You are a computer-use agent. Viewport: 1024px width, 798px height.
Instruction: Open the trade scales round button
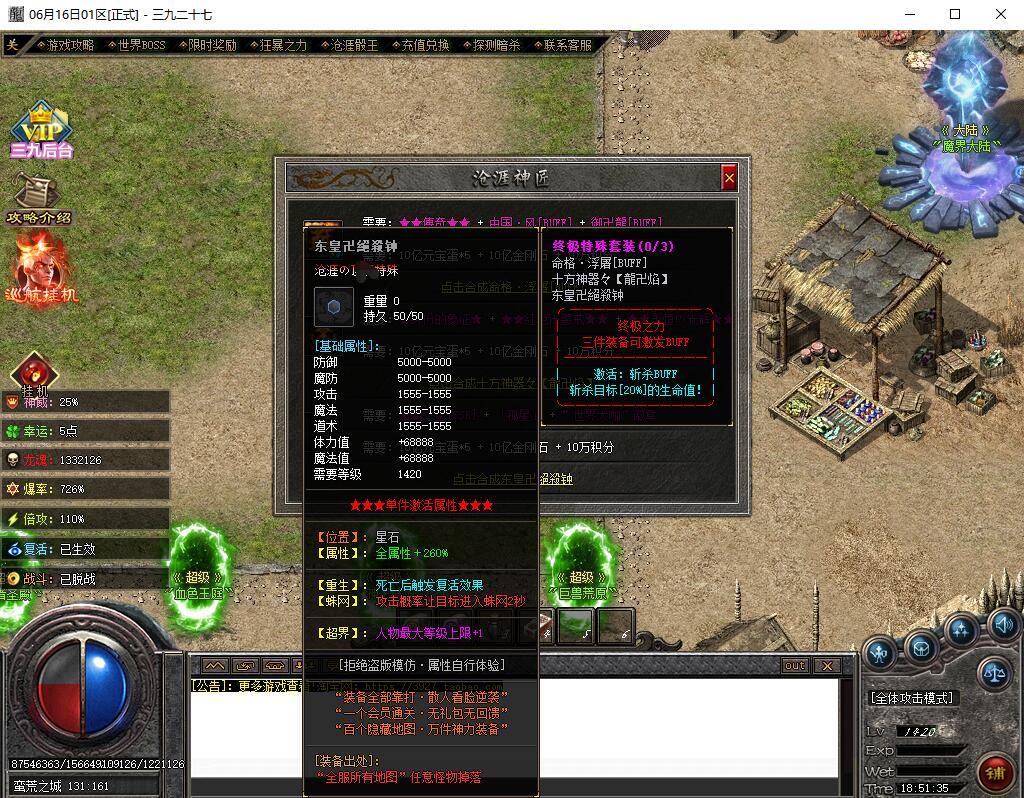click(994, 673)
